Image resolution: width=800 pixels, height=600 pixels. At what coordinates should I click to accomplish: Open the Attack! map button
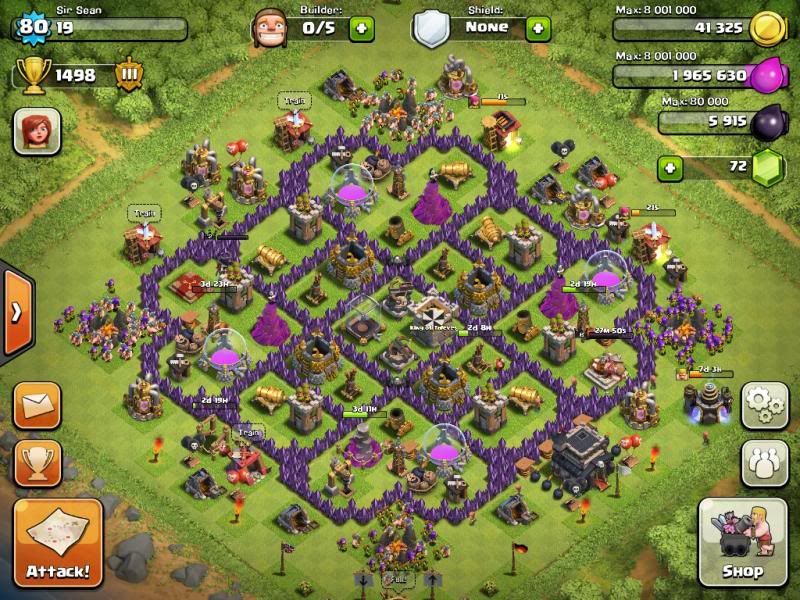tap(58, 543)
